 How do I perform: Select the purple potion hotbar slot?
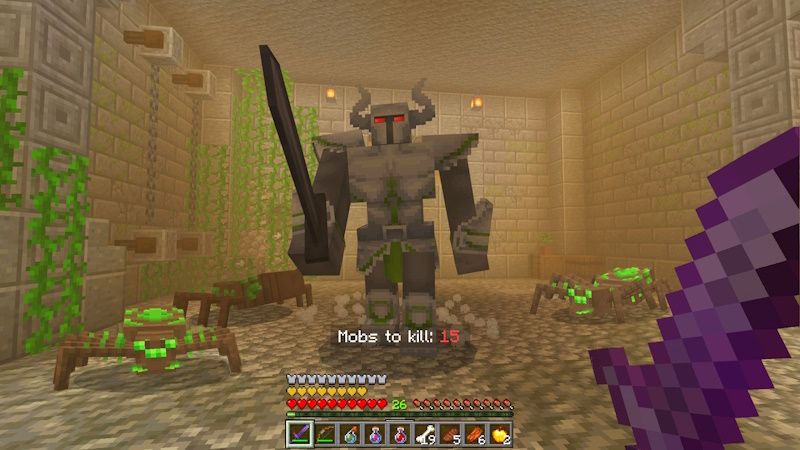pyautogui.click(x=375, y=434)
